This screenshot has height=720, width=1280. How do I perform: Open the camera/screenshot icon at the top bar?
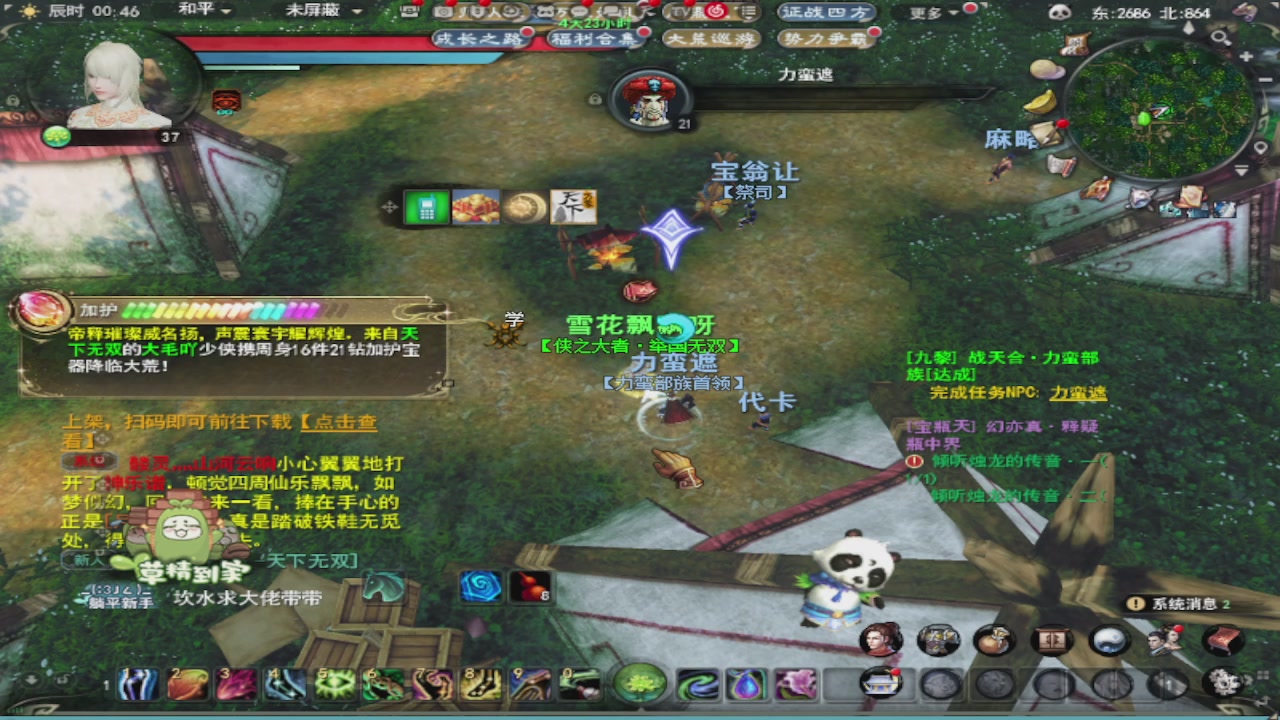coord(444,12)
